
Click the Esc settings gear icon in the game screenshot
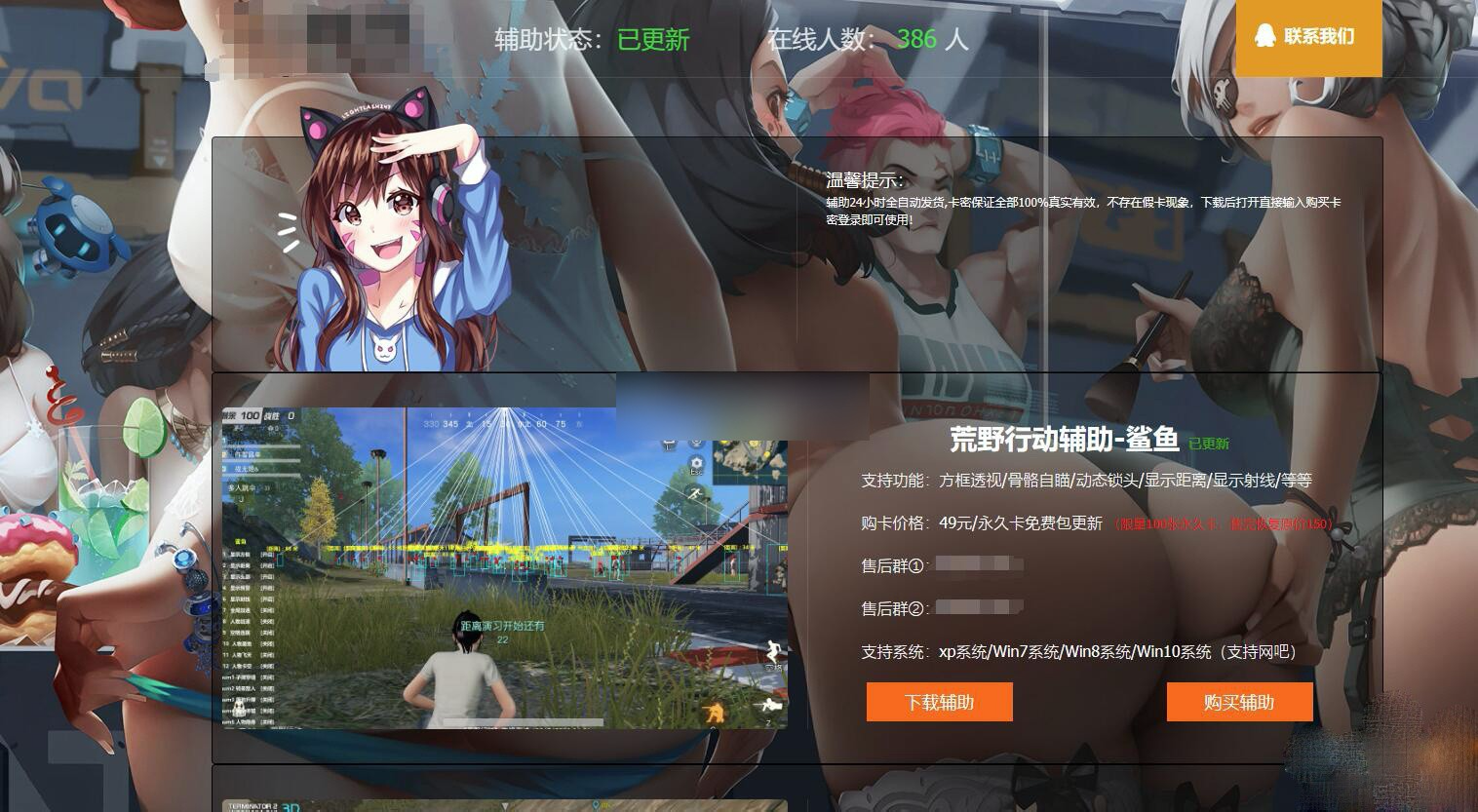point(697,462)
